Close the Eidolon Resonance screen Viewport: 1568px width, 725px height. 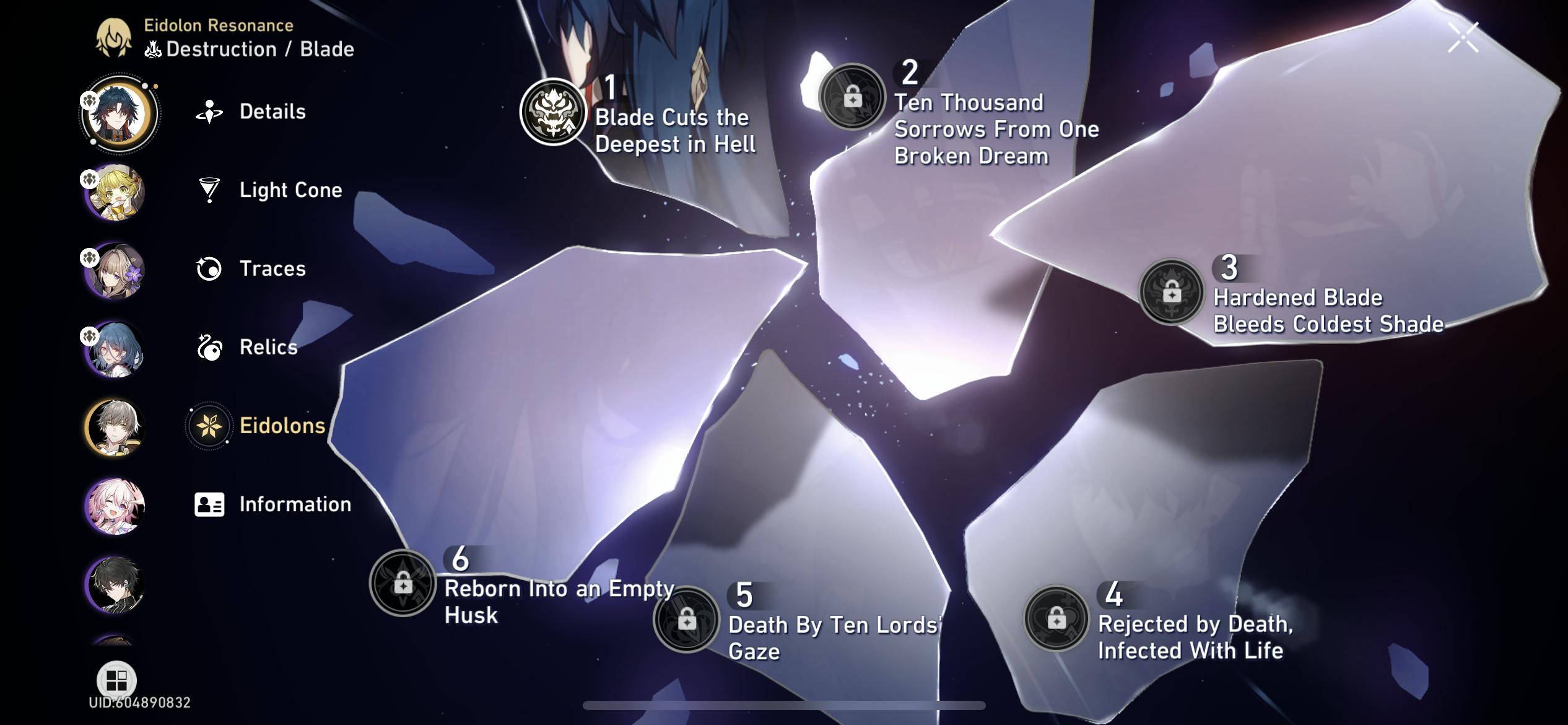1463,38
